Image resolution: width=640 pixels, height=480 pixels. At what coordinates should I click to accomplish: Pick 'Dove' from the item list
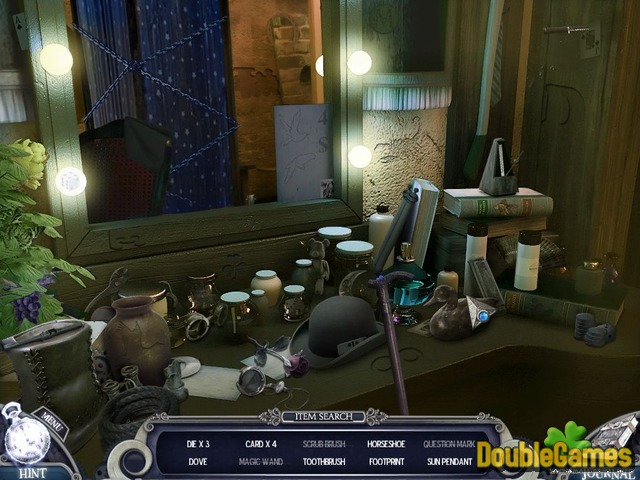(x=200, y=461)
